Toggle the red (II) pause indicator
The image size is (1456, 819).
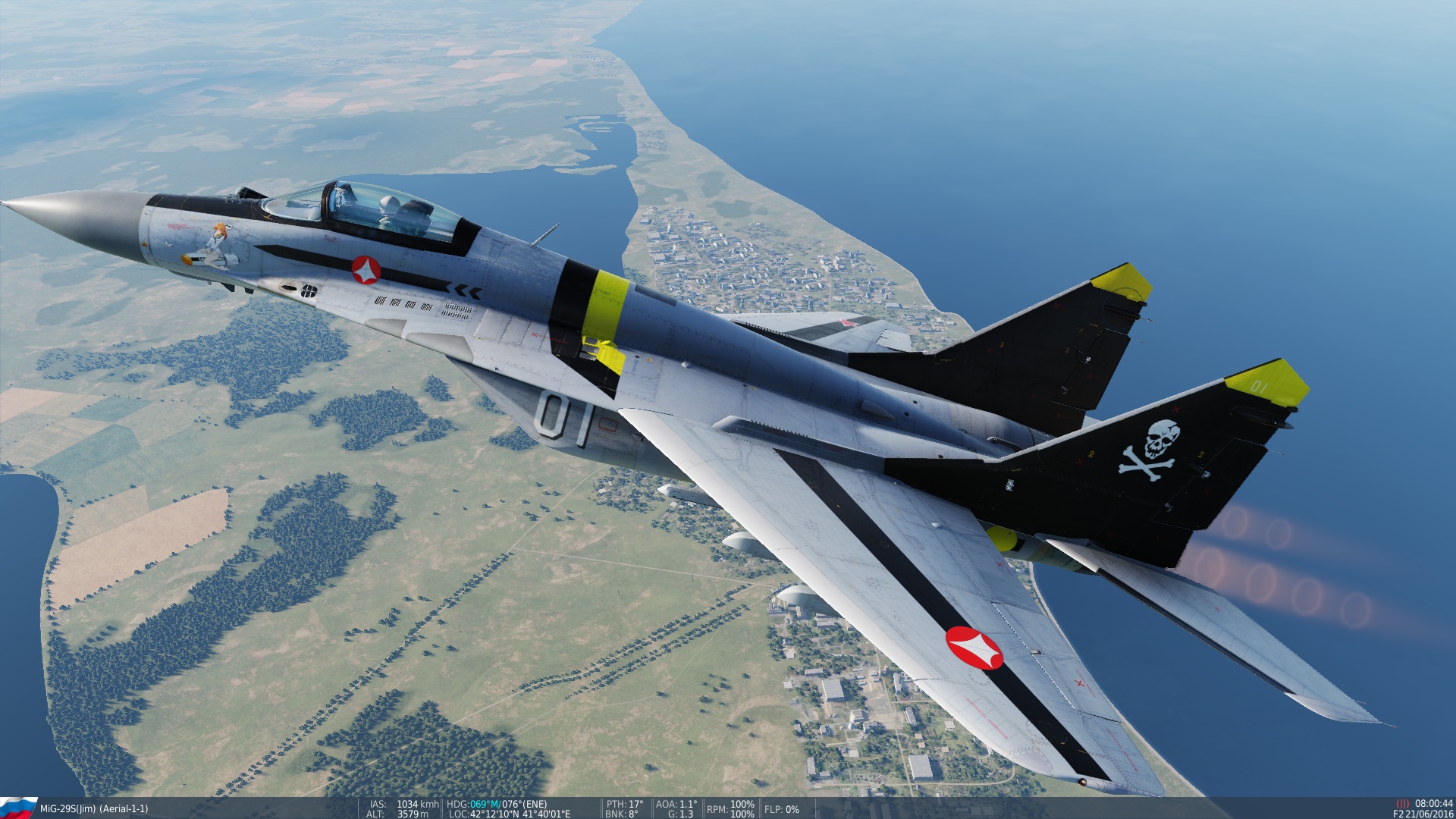(1404, 803)
